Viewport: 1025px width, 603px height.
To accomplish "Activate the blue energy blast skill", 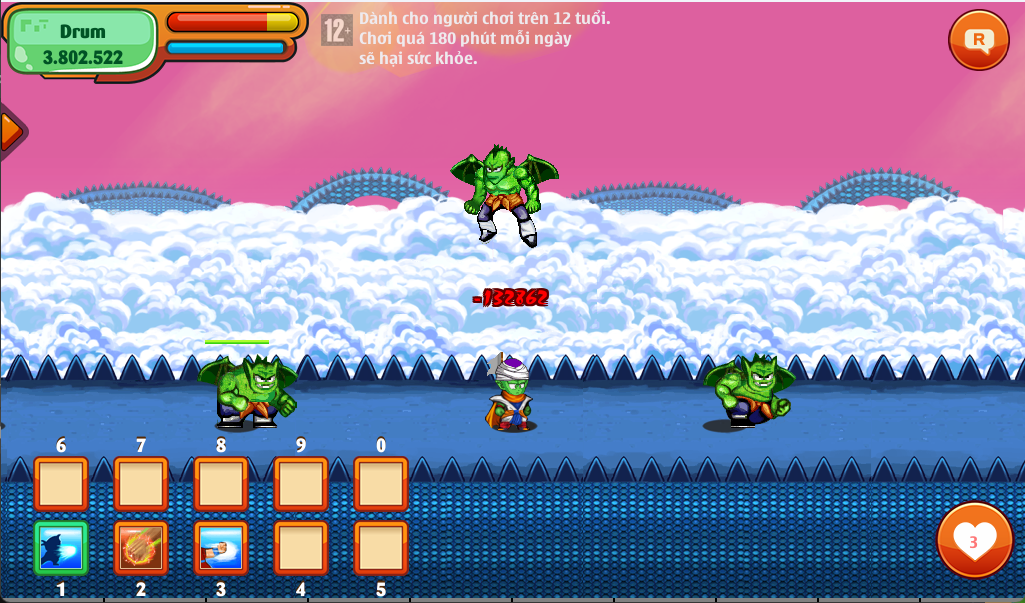I will point(61,548).
